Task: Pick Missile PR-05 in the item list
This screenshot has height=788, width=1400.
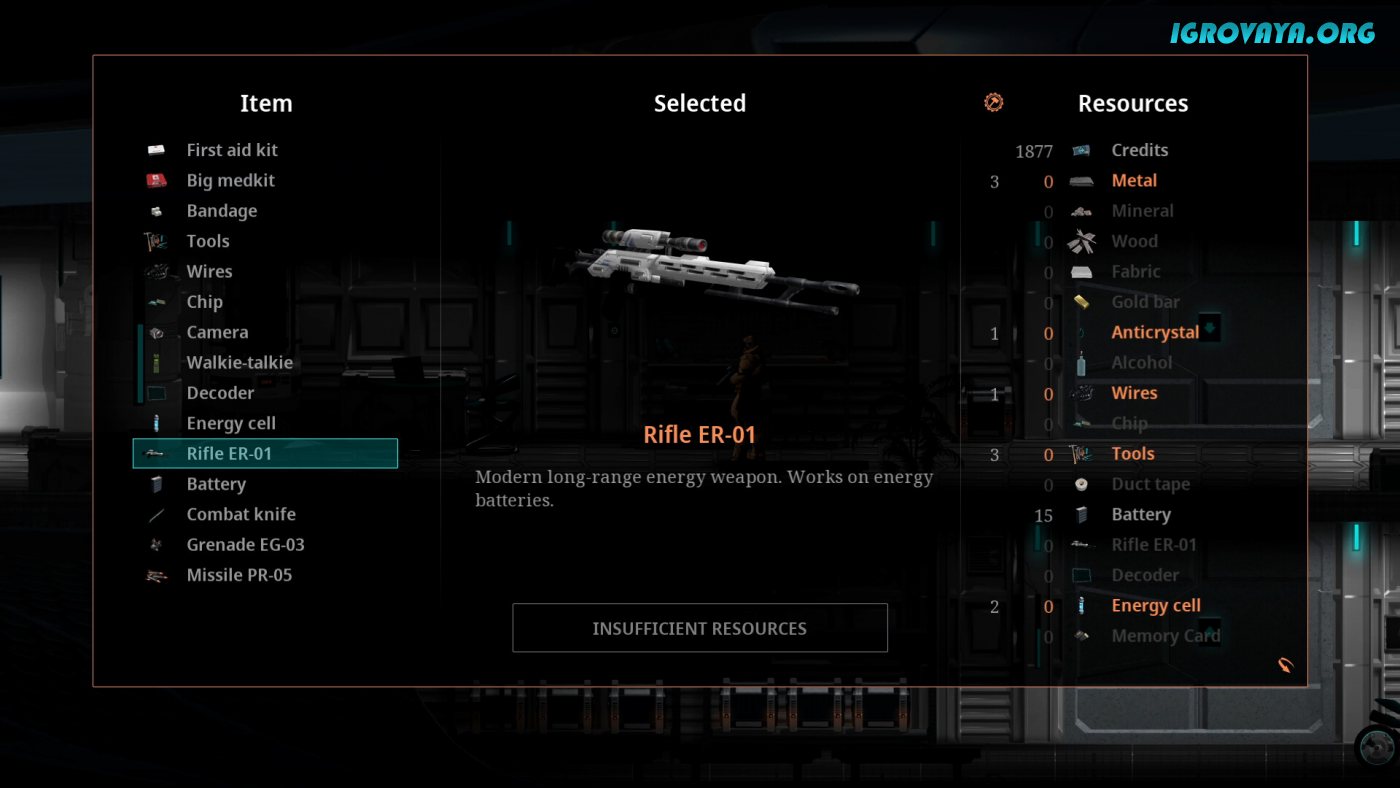Action: click(x=239, y=575)
